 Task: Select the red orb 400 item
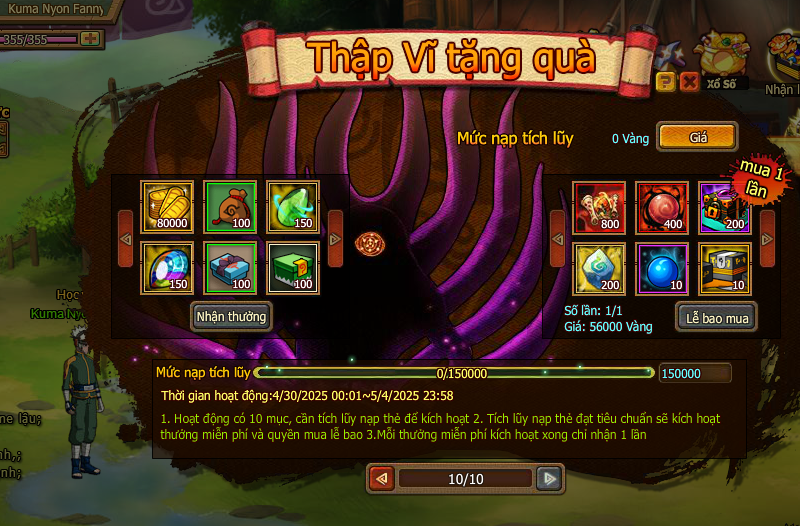(662, 207)
